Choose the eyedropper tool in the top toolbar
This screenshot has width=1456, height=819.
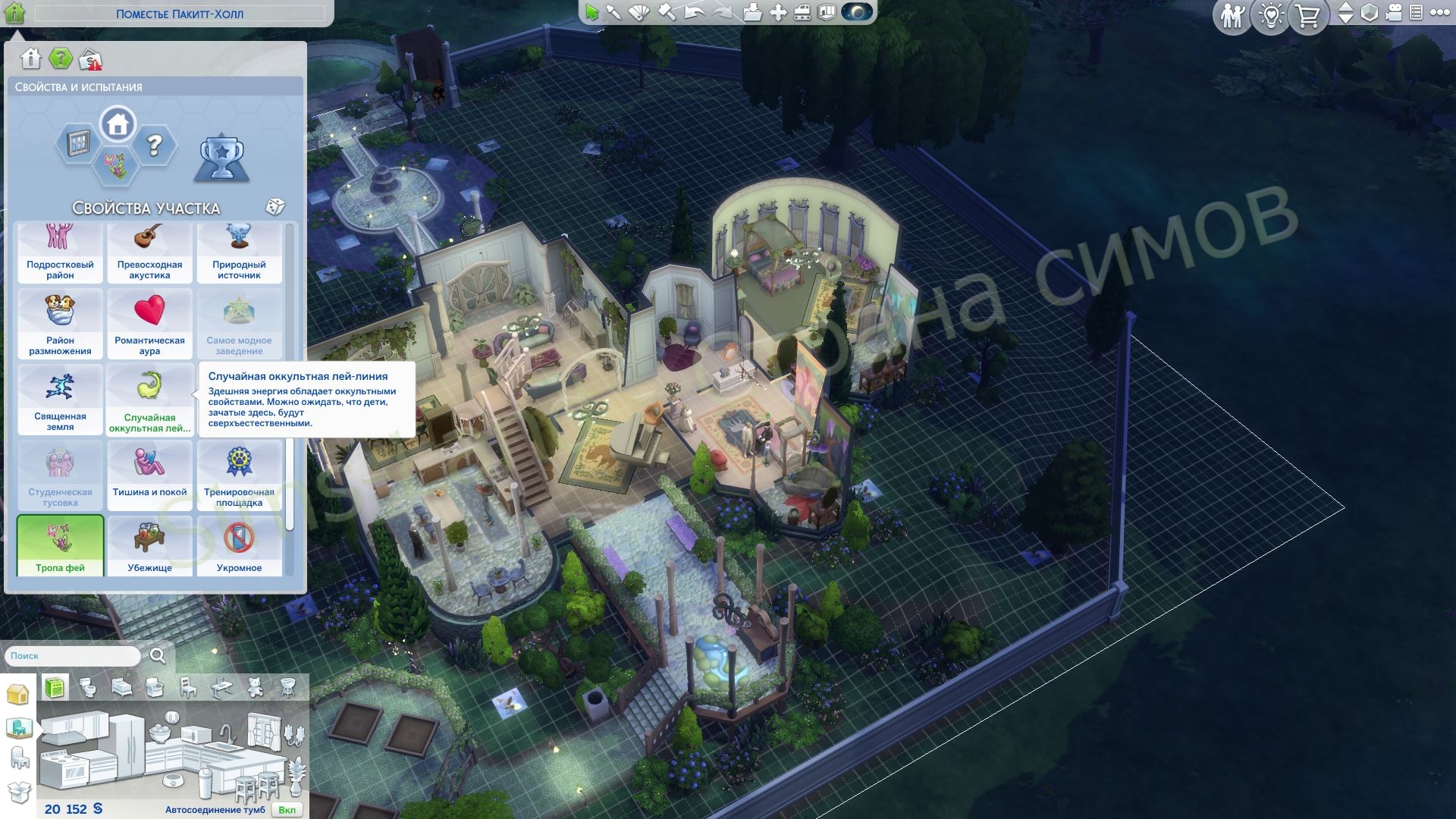[x=613, y=12]
